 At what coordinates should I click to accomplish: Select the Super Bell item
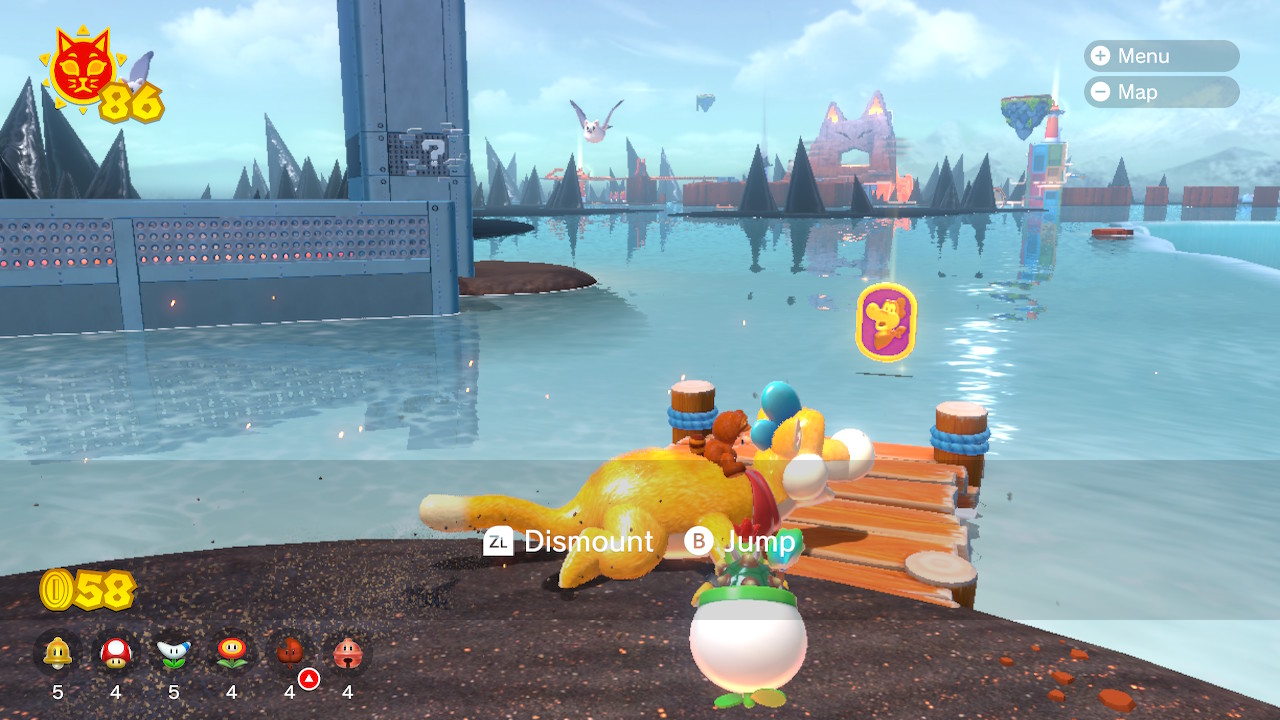click(x=58, y=654)
